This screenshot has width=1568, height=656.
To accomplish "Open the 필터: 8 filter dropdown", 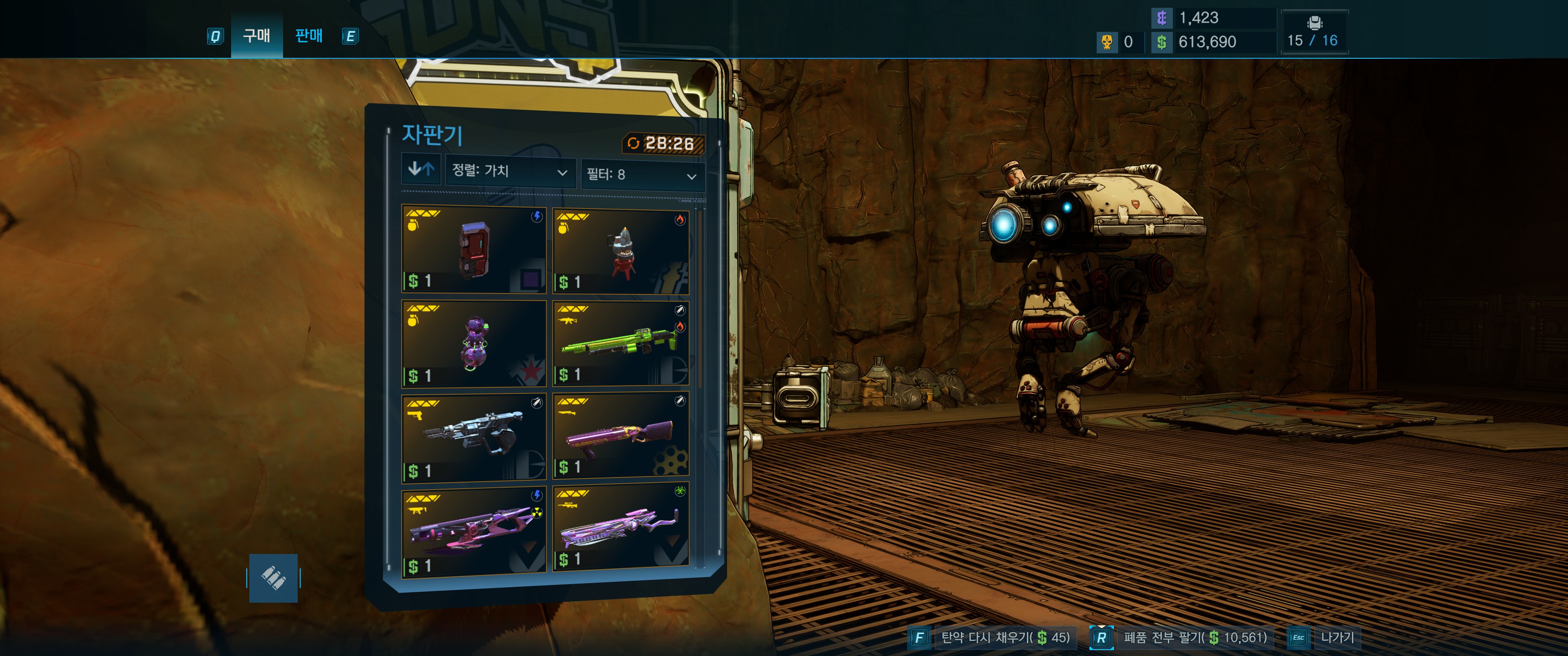I will [642, 175].
